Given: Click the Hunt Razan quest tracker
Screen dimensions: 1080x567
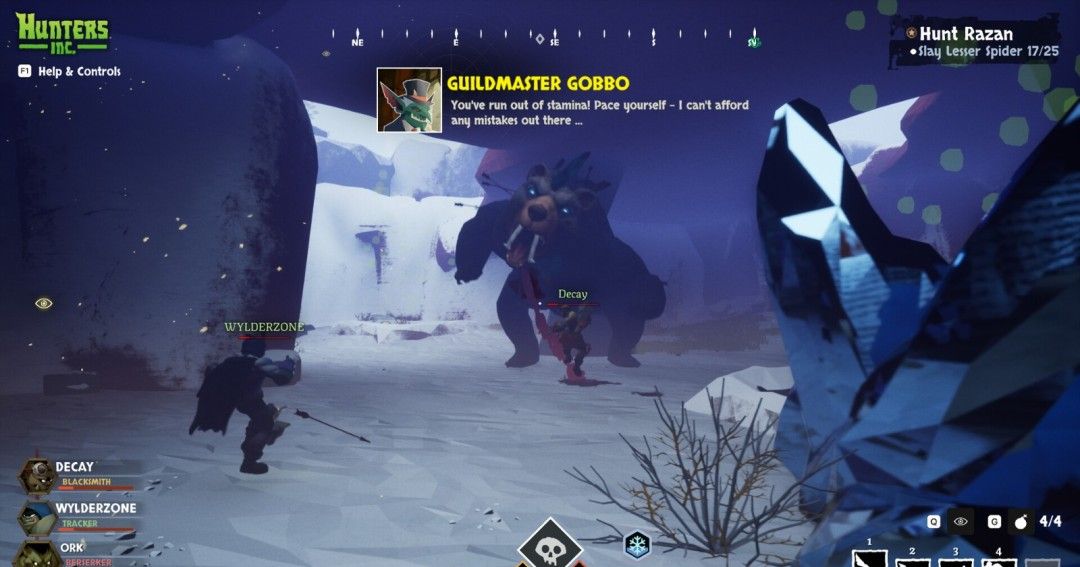Looking at the screenshot, I should point(964,35).
